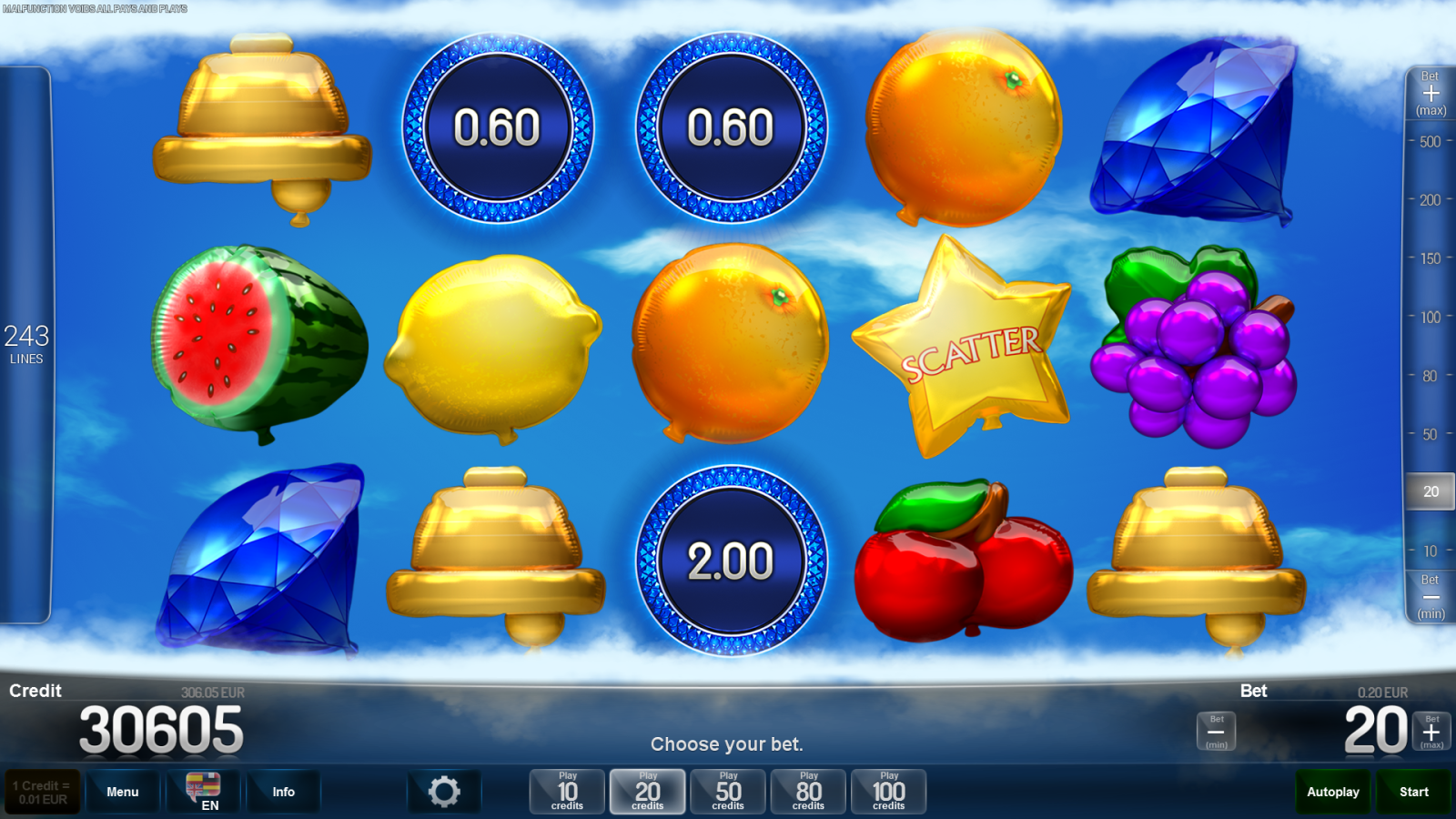Choose Play 80 credits
Screen dimensions: 1456x819
click(808, 792)
